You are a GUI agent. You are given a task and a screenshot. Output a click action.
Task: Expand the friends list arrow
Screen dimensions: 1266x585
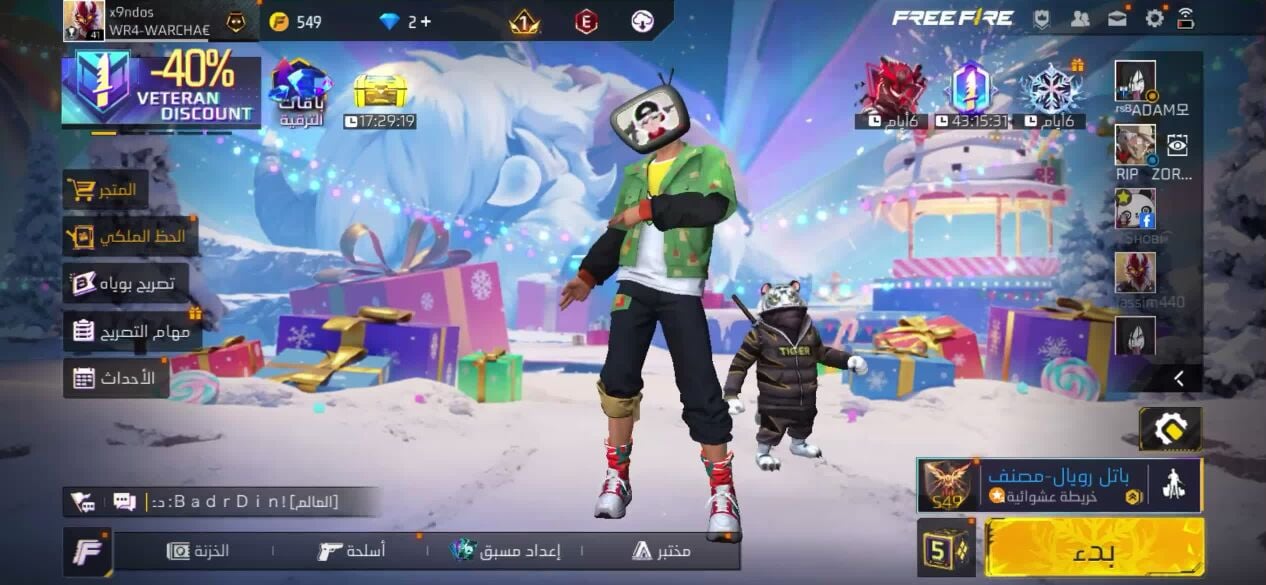1179,378
